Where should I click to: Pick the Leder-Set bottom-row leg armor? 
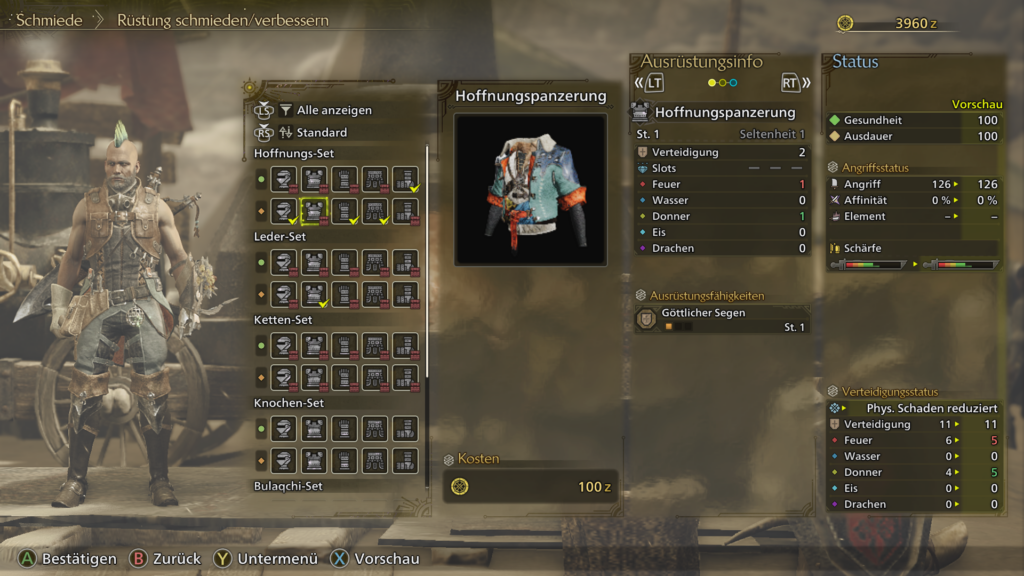point(405,294)
